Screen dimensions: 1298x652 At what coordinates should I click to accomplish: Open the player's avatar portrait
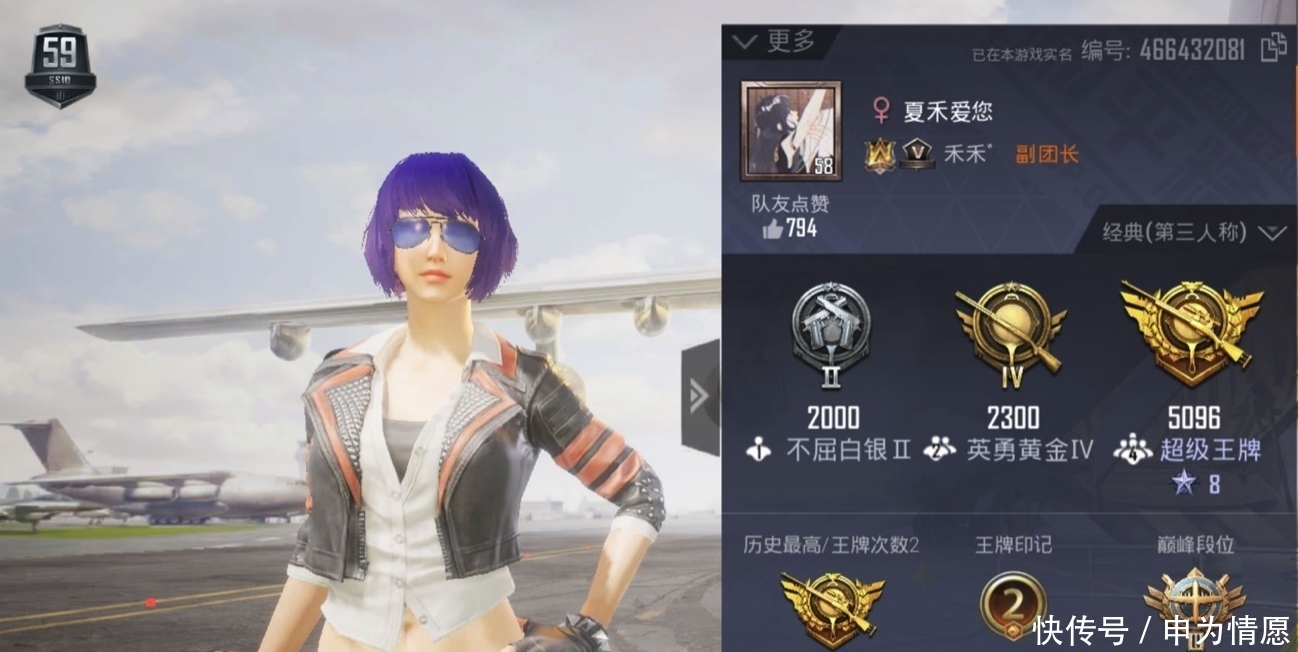click(790, 132)
